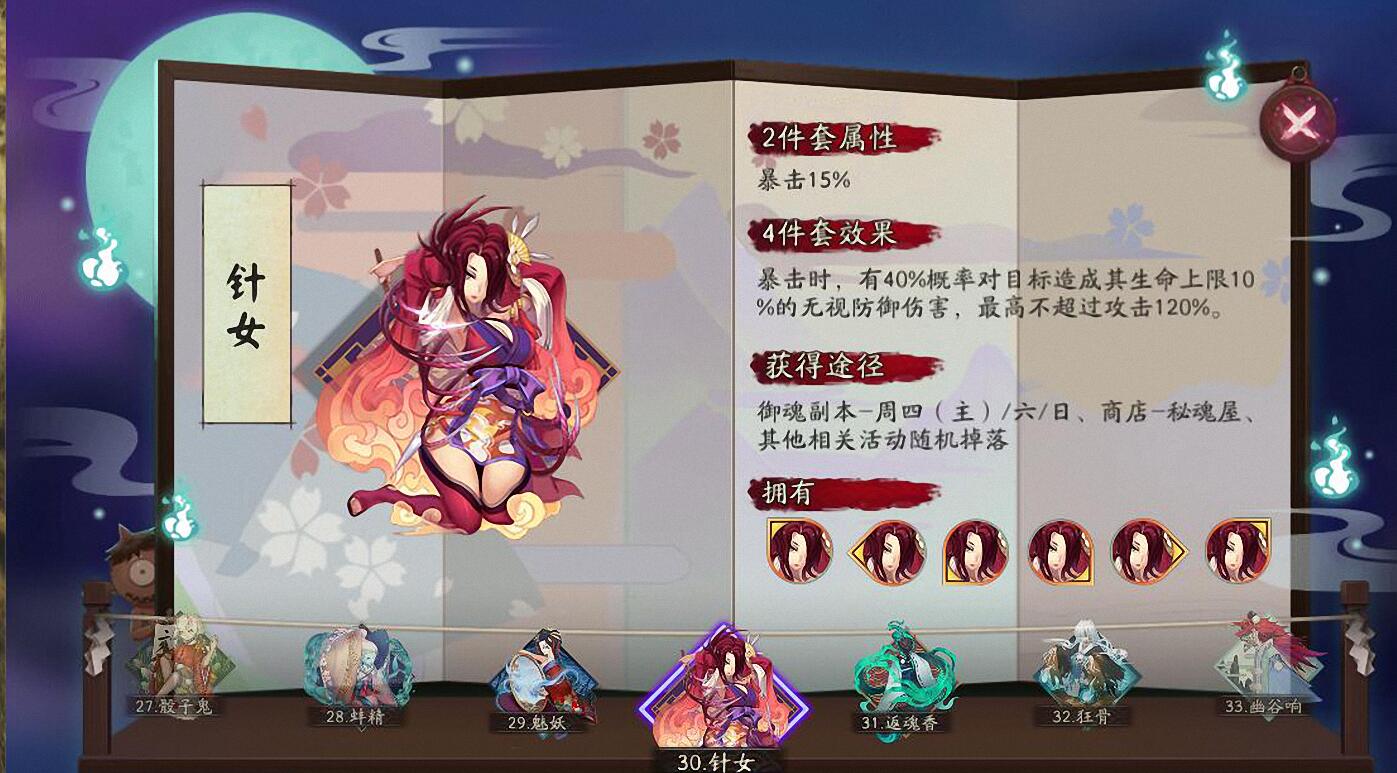Toggle the 2件套属性 section header
Image resolution: width=1397 pixels, height=773 pixels.
(830, 134)
